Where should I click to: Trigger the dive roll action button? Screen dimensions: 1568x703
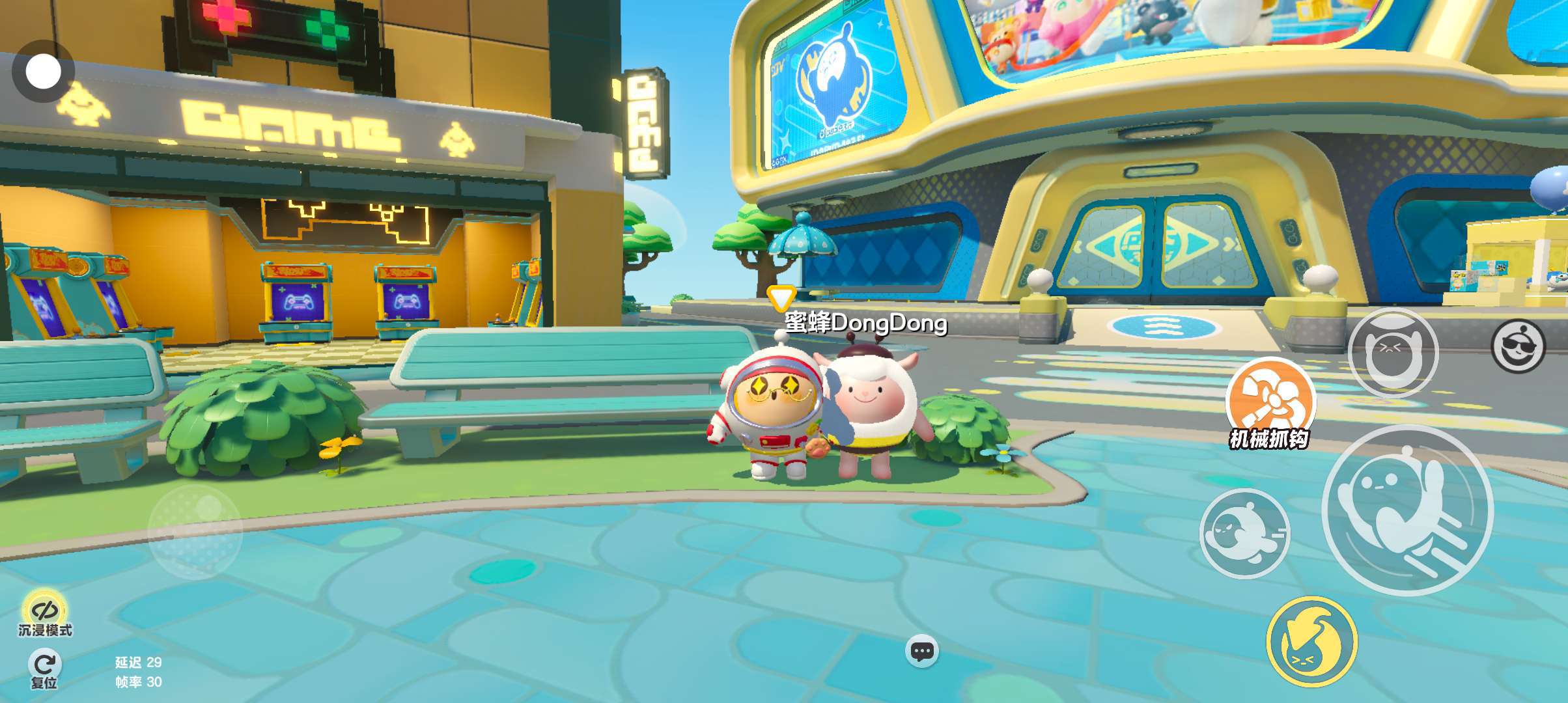pos(1244,534)
